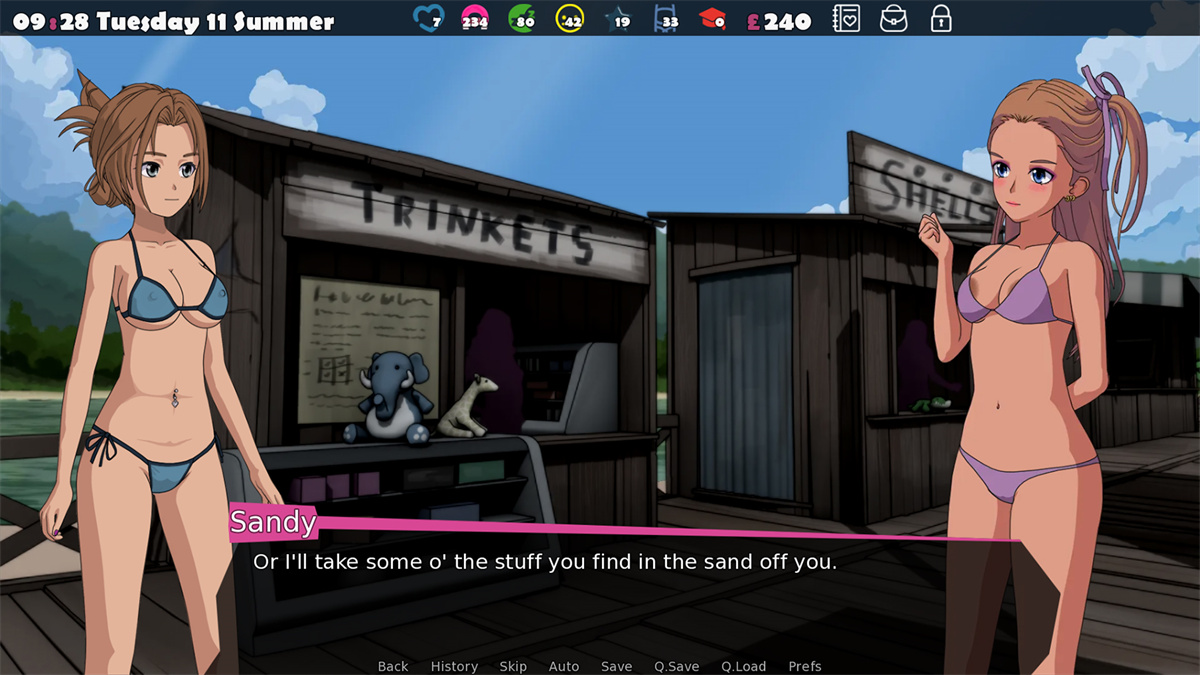Open the journal notebook with heart

846,18
